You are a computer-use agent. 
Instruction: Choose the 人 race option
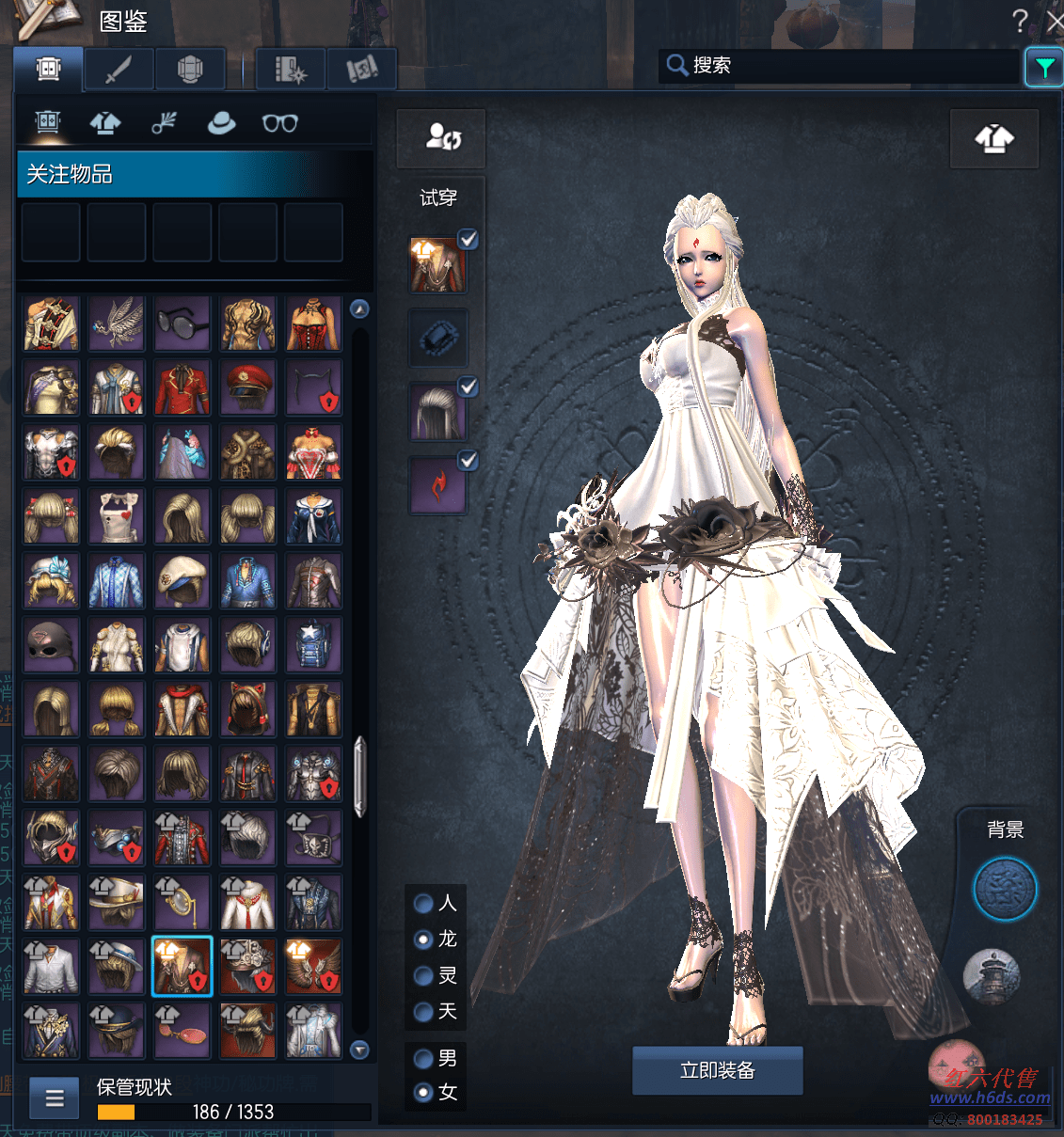click(424, 904)
